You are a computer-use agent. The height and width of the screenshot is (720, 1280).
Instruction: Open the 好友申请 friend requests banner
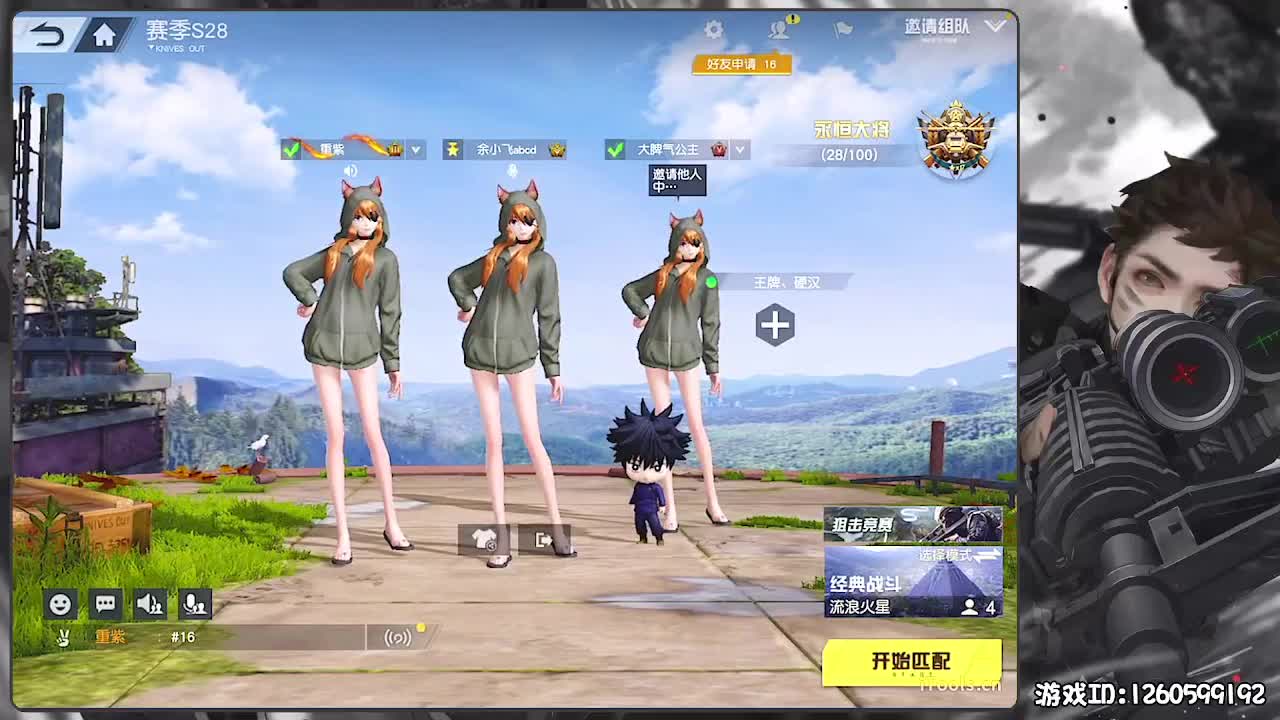(x=741, y=63)
